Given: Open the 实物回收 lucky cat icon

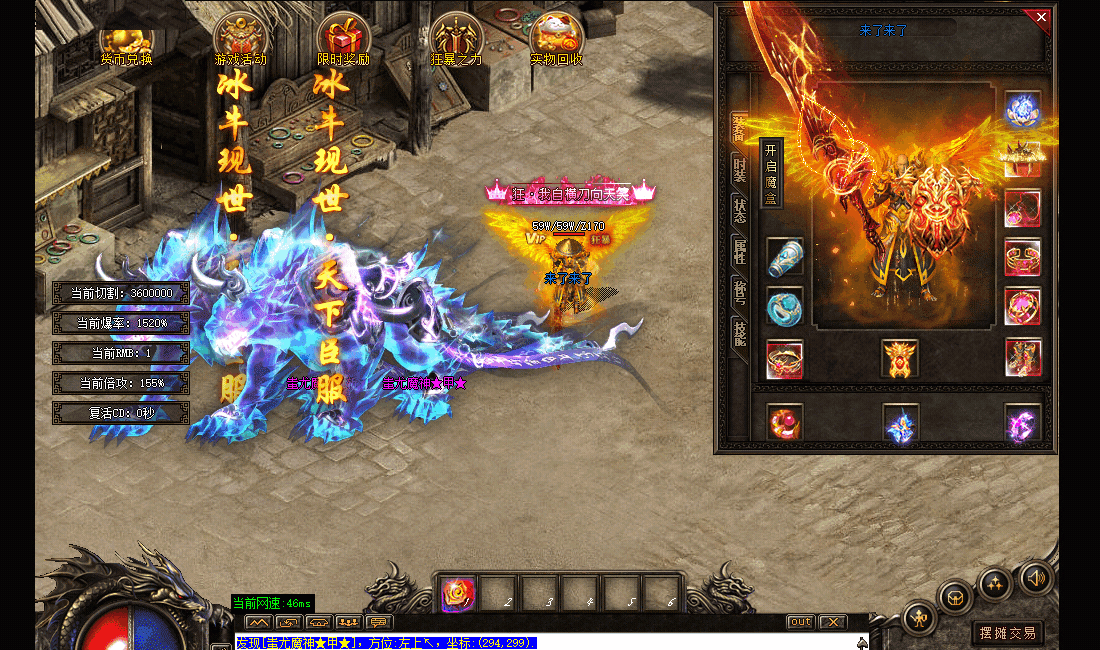Looking at the screenshot, I should click(x=556, y=40).
